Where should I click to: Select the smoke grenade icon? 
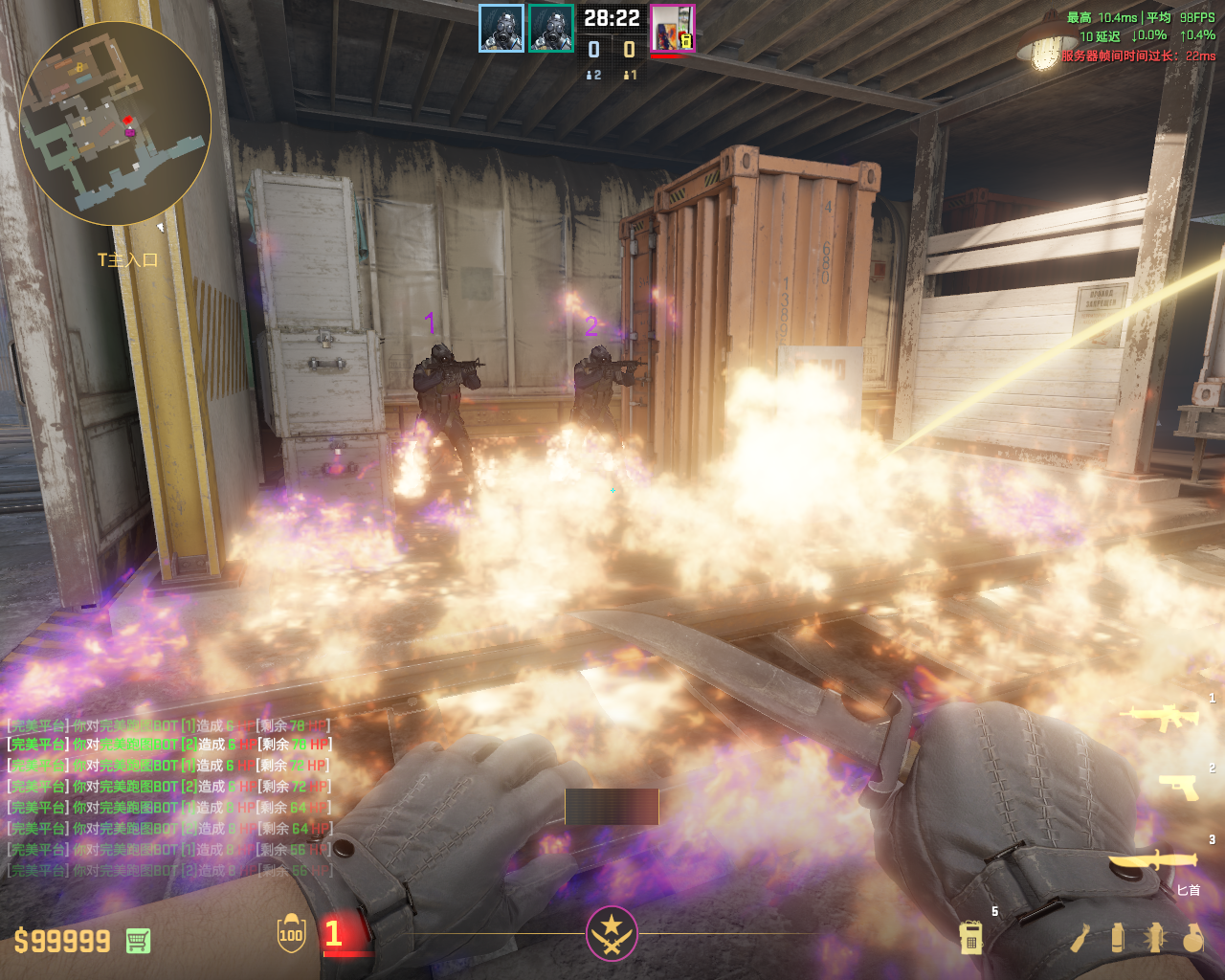[x=1117, y=937]
